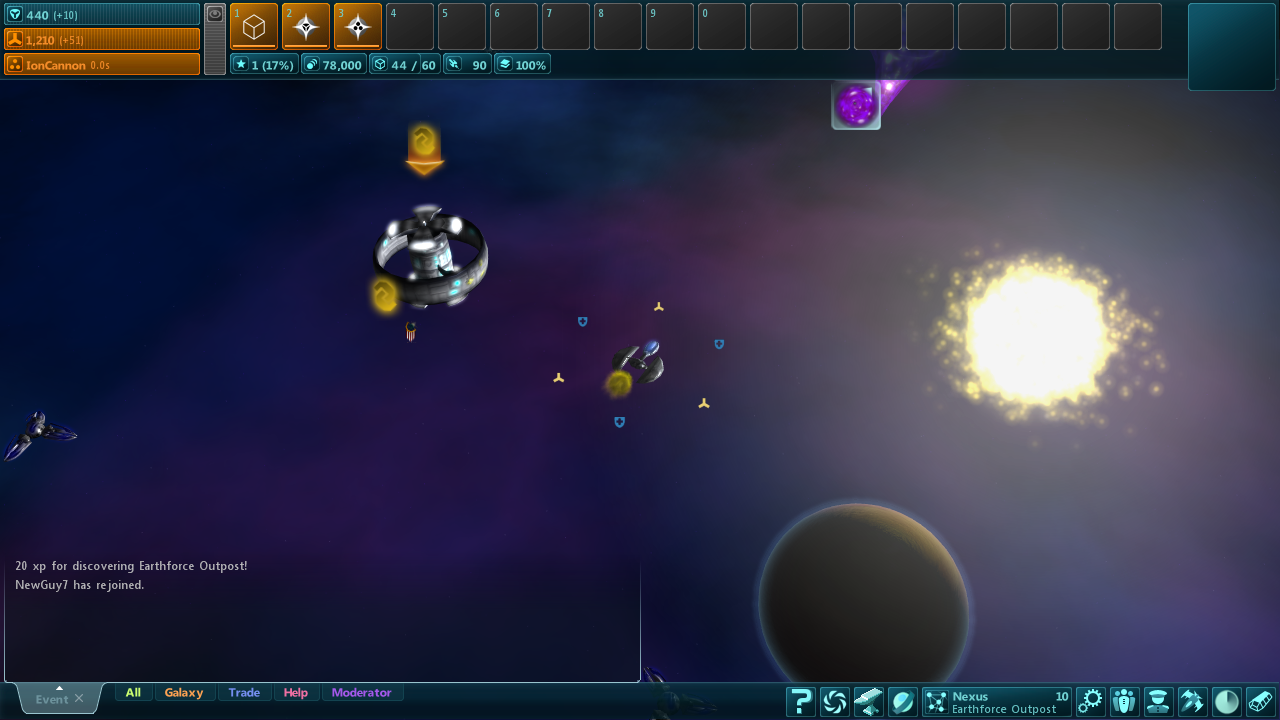Select the Help chat tab
The height and width of the screenshot is (720, 1280).
[x=296, y=693]
